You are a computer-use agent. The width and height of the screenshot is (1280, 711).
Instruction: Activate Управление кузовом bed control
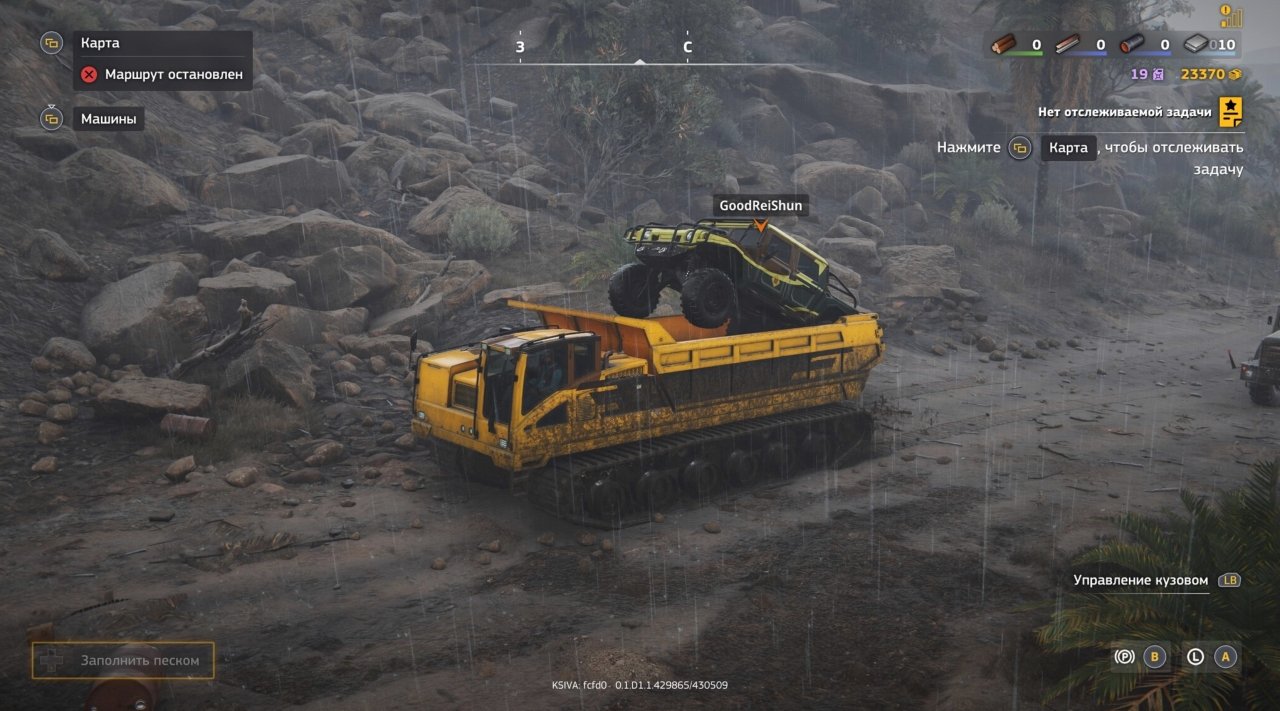pyautogui.click(x=1141, y=580)
